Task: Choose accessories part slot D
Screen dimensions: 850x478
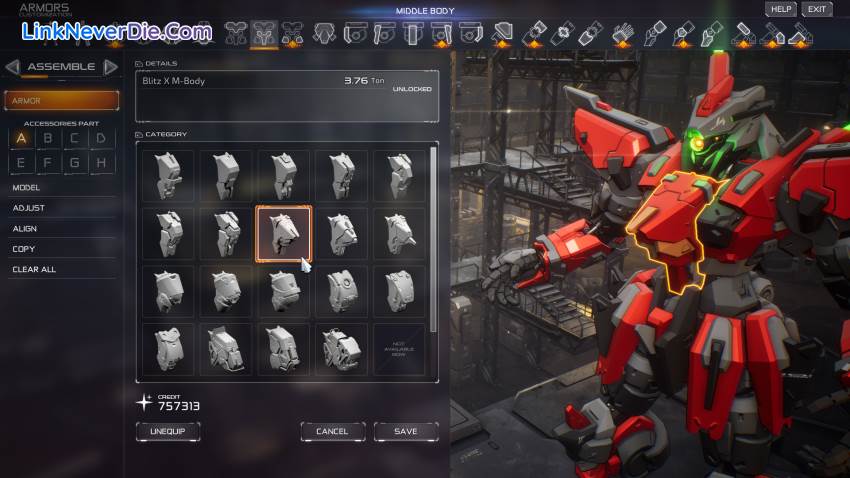Action: pyautogui.click(x=100, y=139)
